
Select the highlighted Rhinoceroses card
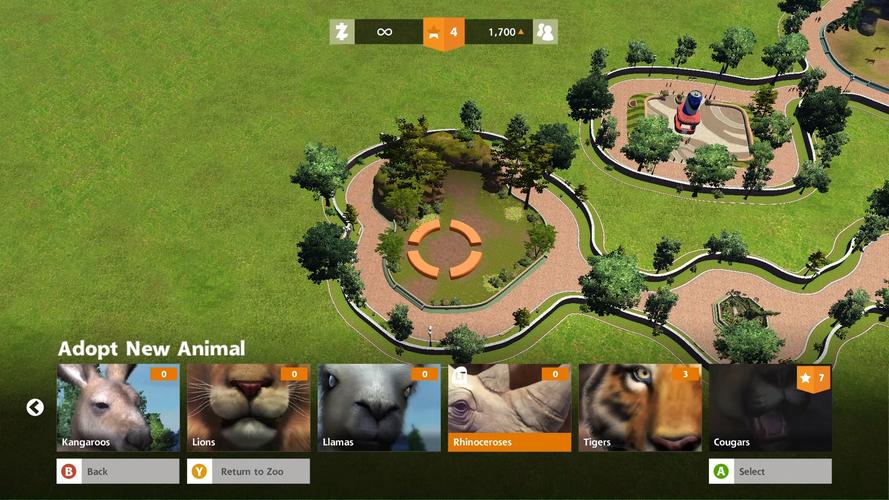pos(509,407)
